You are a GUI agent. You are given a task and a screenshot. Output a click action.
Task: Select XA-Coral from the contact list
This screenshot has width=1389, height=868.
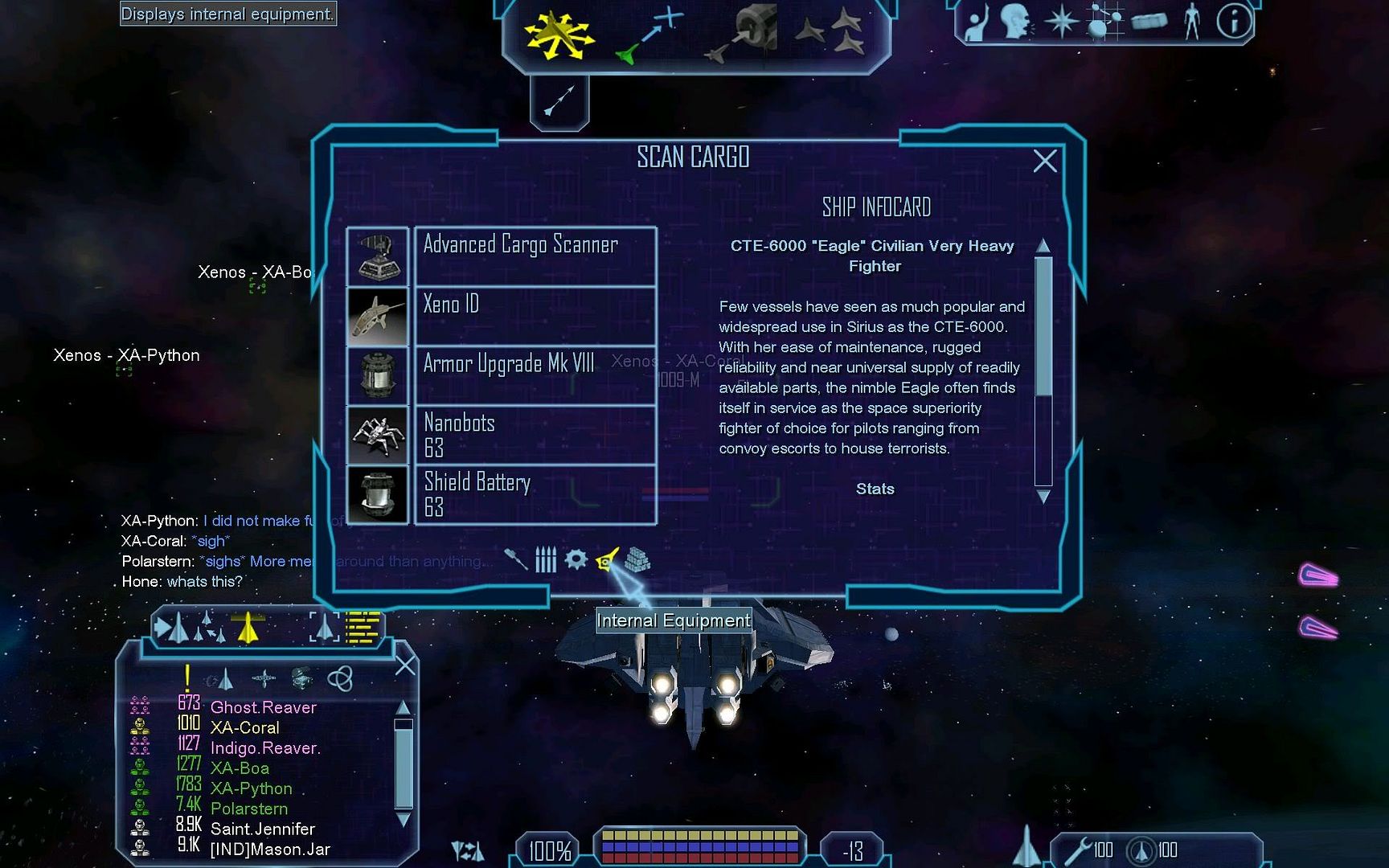[244, 727]
